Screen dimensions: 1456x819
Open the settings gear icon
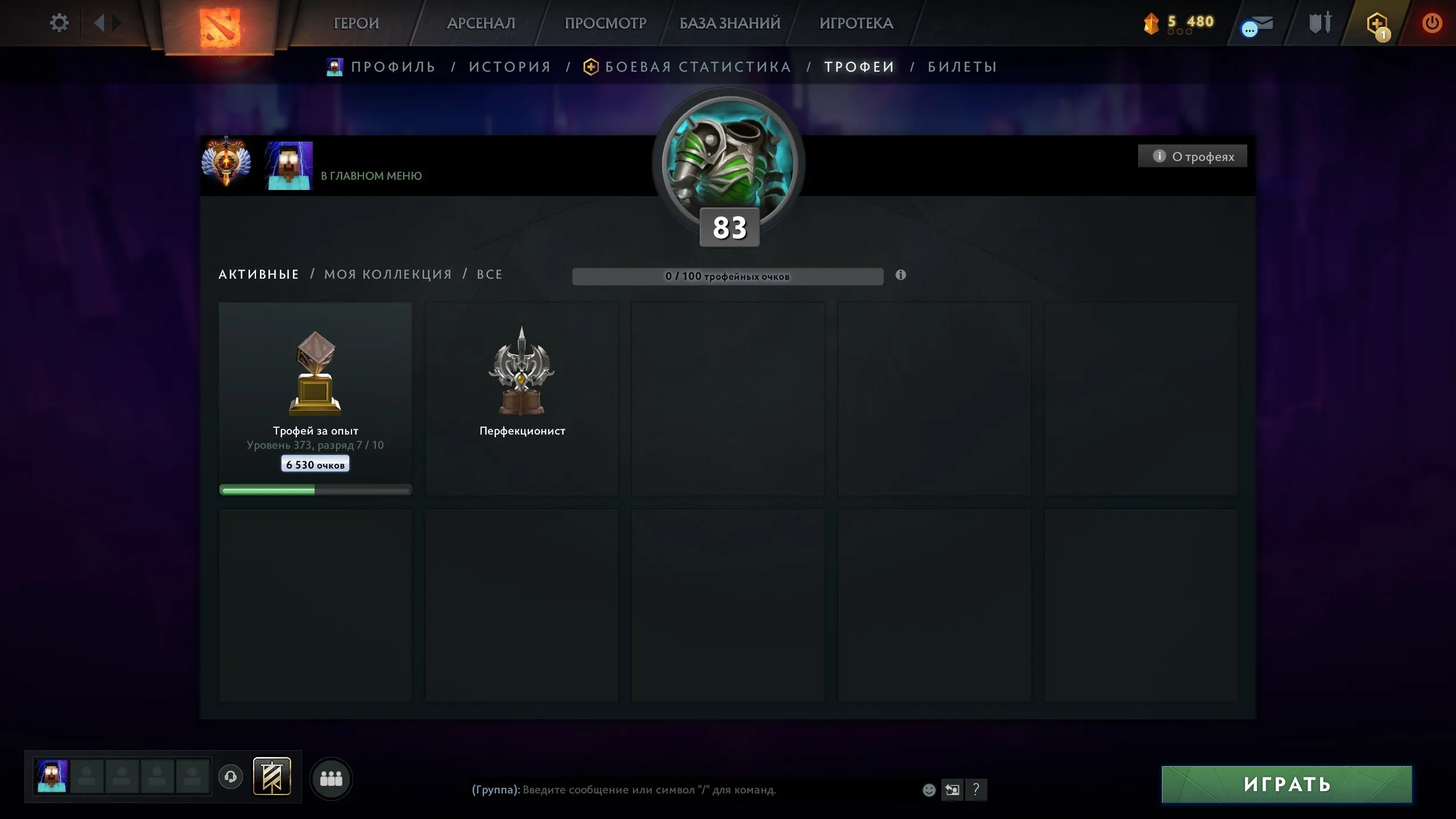coord(59,23)
